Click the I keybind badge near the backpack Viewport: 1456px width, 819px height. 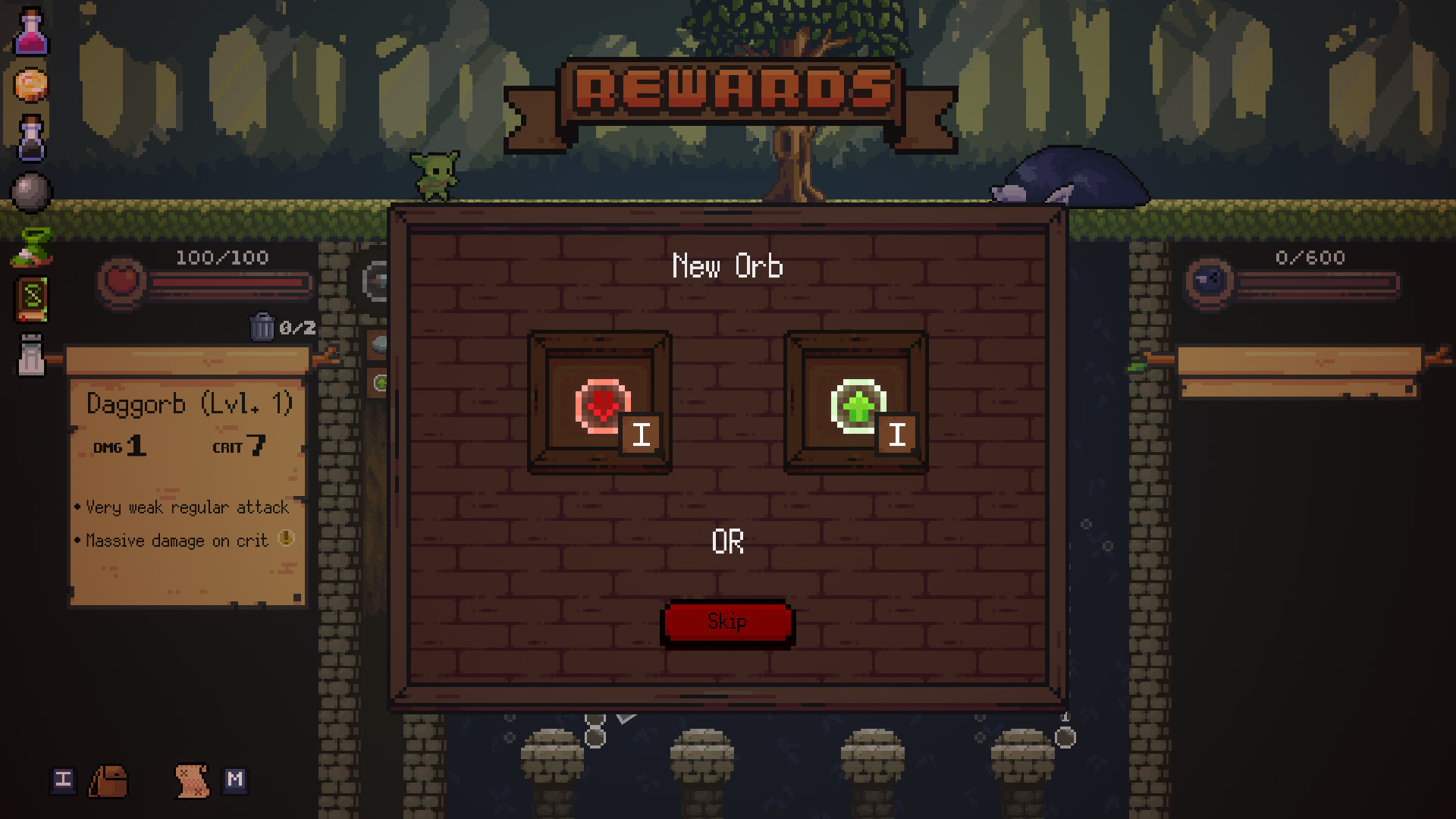(63, 780)
